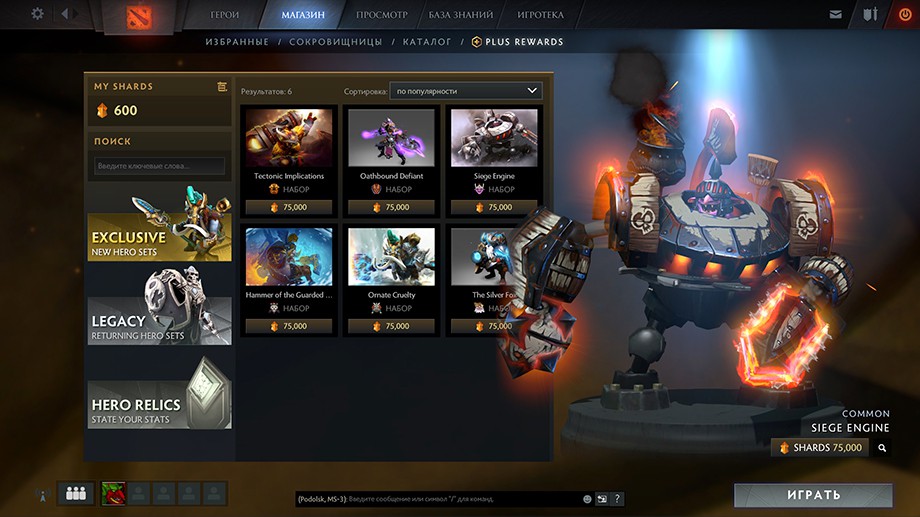
Task: Open the sort-by popularity dropdown
Action: pos(466,91)
